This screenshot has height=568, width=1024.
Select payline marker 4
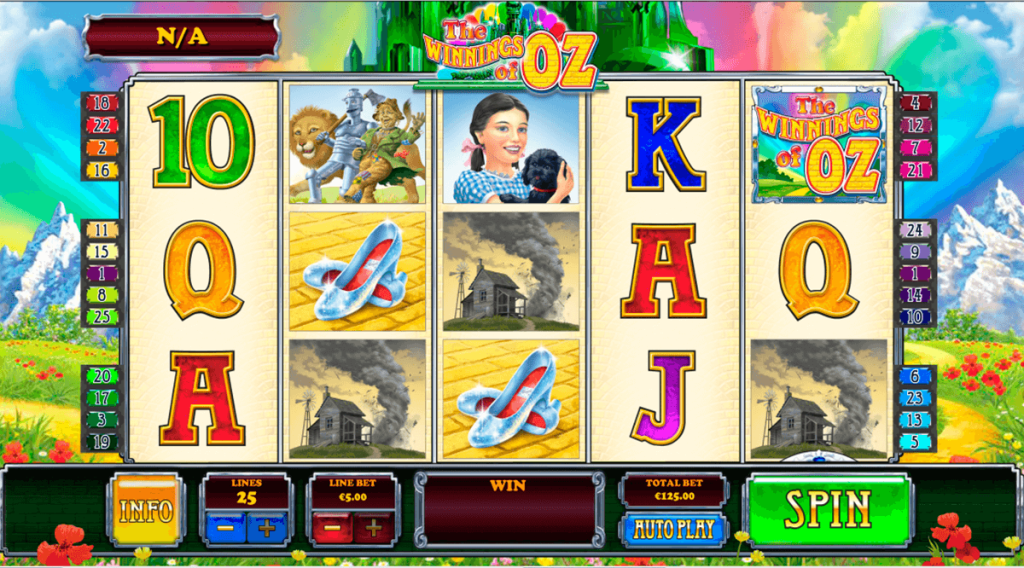coord(917,103)
